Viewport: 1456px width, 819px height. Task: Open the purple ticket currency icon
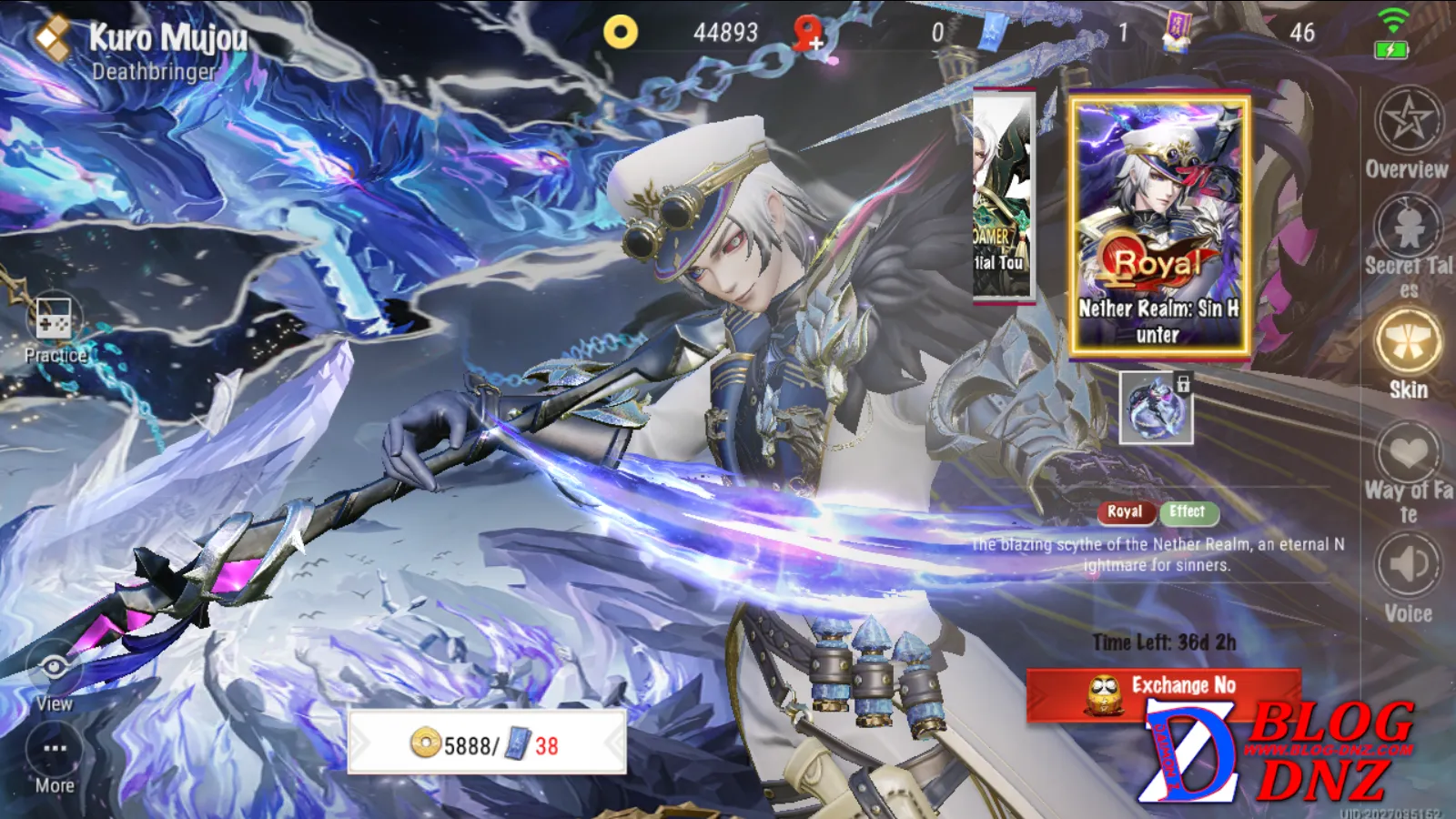tap(1177, 33)
